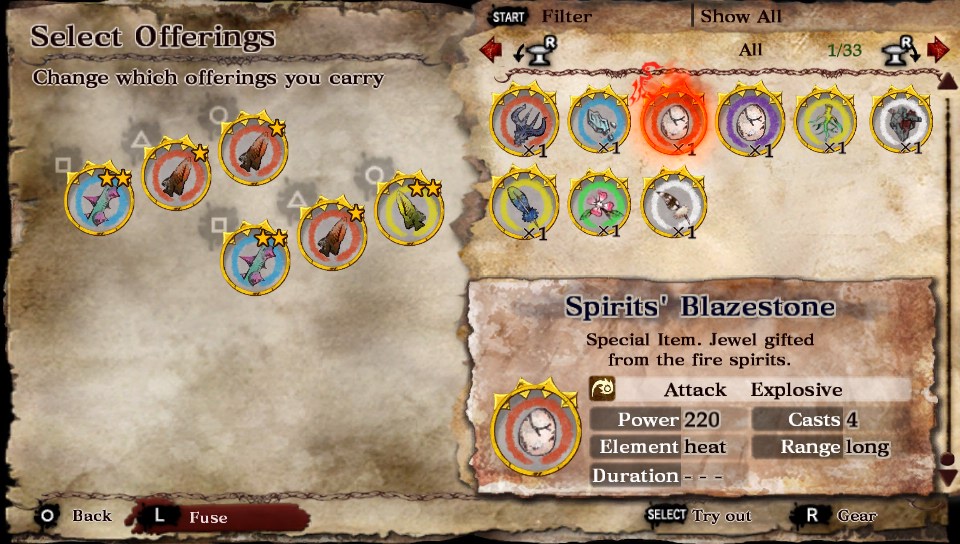
Task: Choose the pink flower offering
Action: tap(600, 203)
